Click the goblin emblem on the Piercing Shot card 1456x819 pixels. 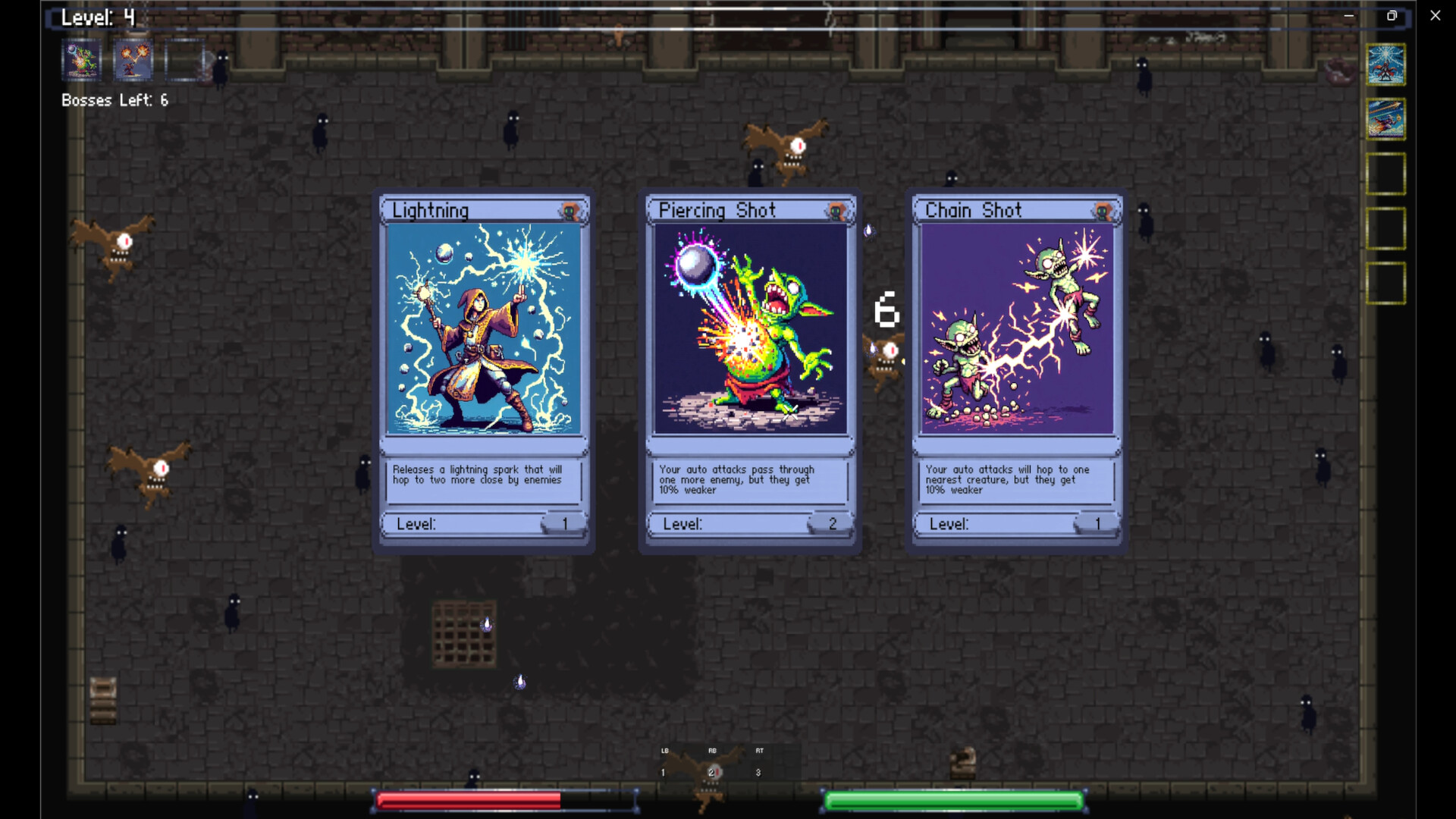coord(836,210)
